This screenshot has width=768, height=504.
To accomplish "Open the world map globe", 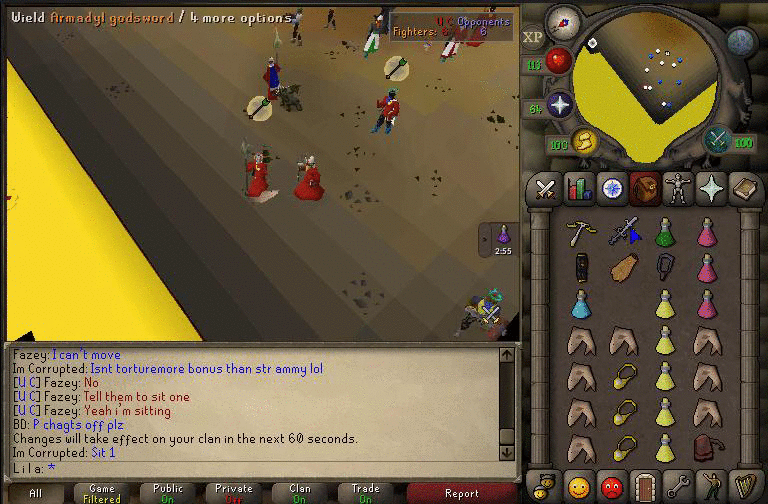I will pos(740,41).
